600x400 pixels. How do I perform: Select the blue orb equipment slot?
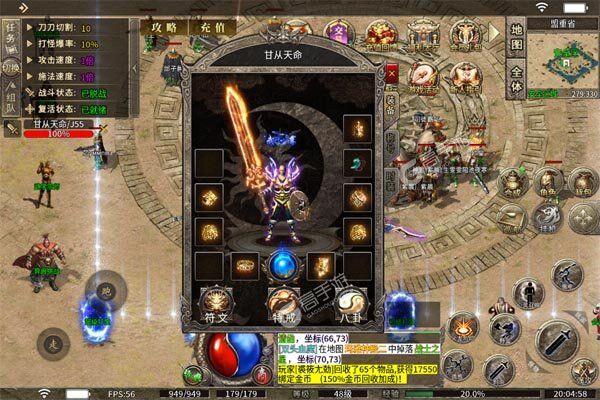click(x=281, y=266)
